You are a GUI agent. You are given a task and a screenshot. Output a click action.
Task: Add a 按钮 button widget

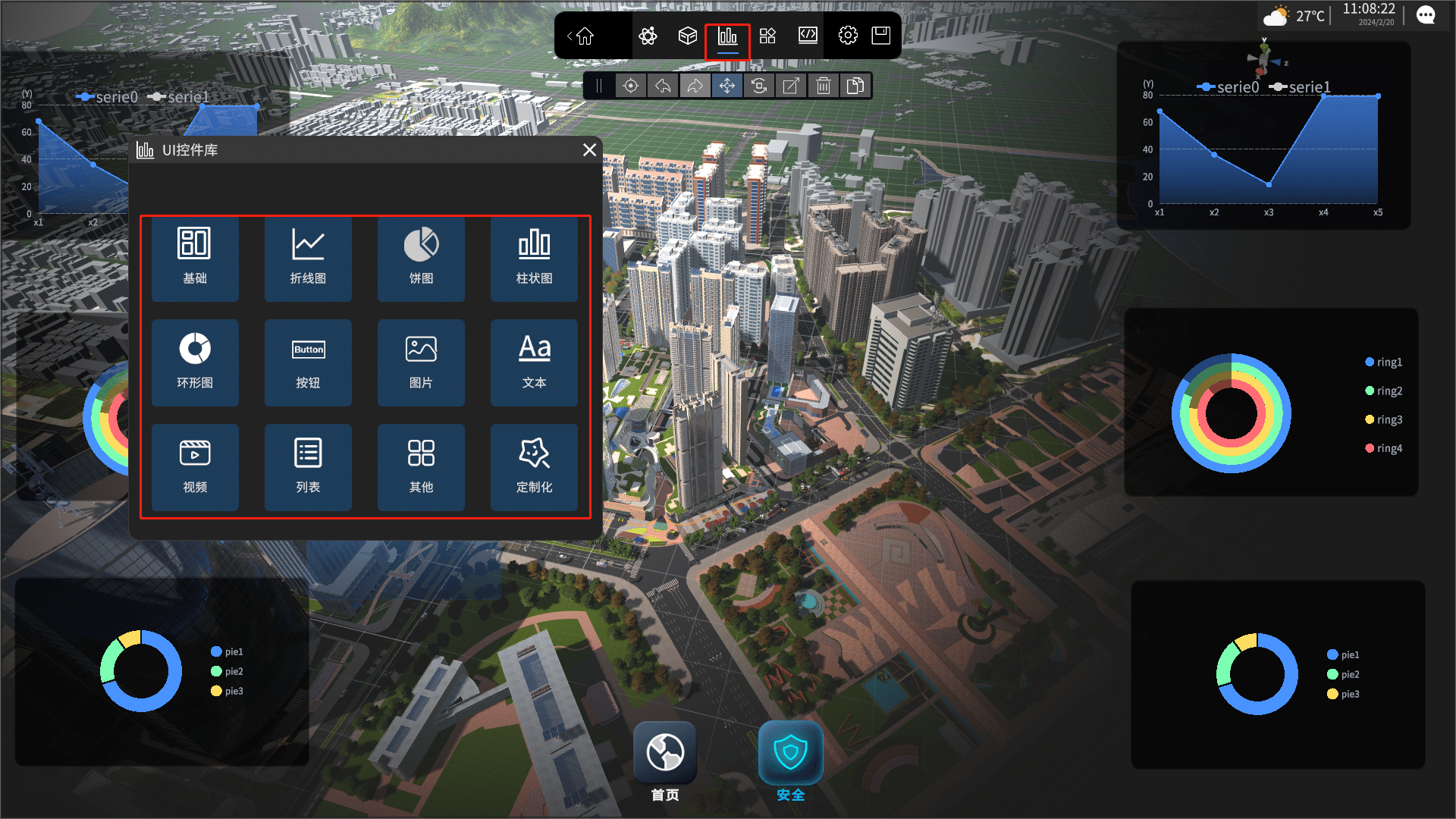(x=308, y=362)
